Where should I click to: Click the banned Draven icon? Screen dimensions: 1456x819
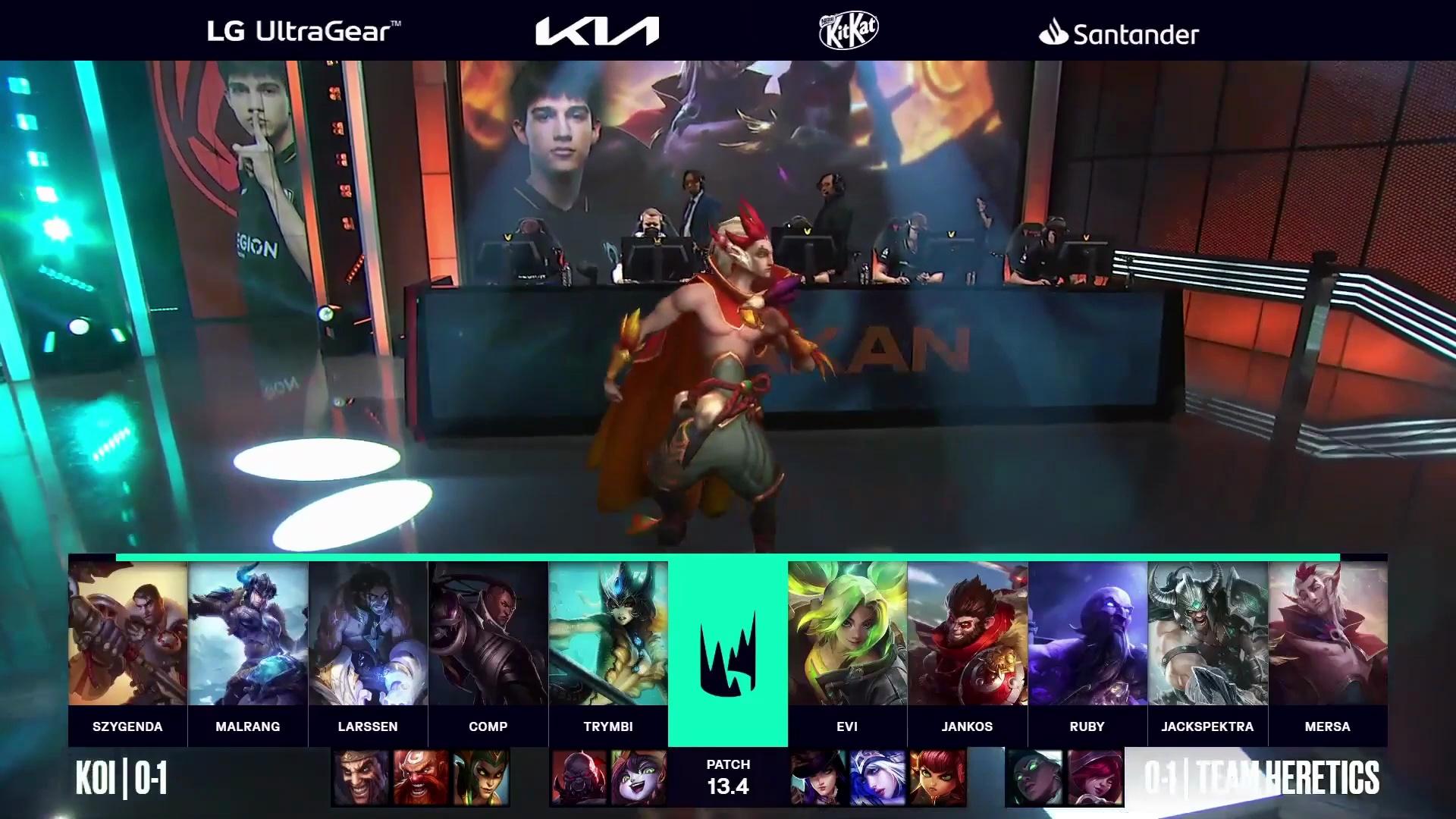[x=361, y=777]
